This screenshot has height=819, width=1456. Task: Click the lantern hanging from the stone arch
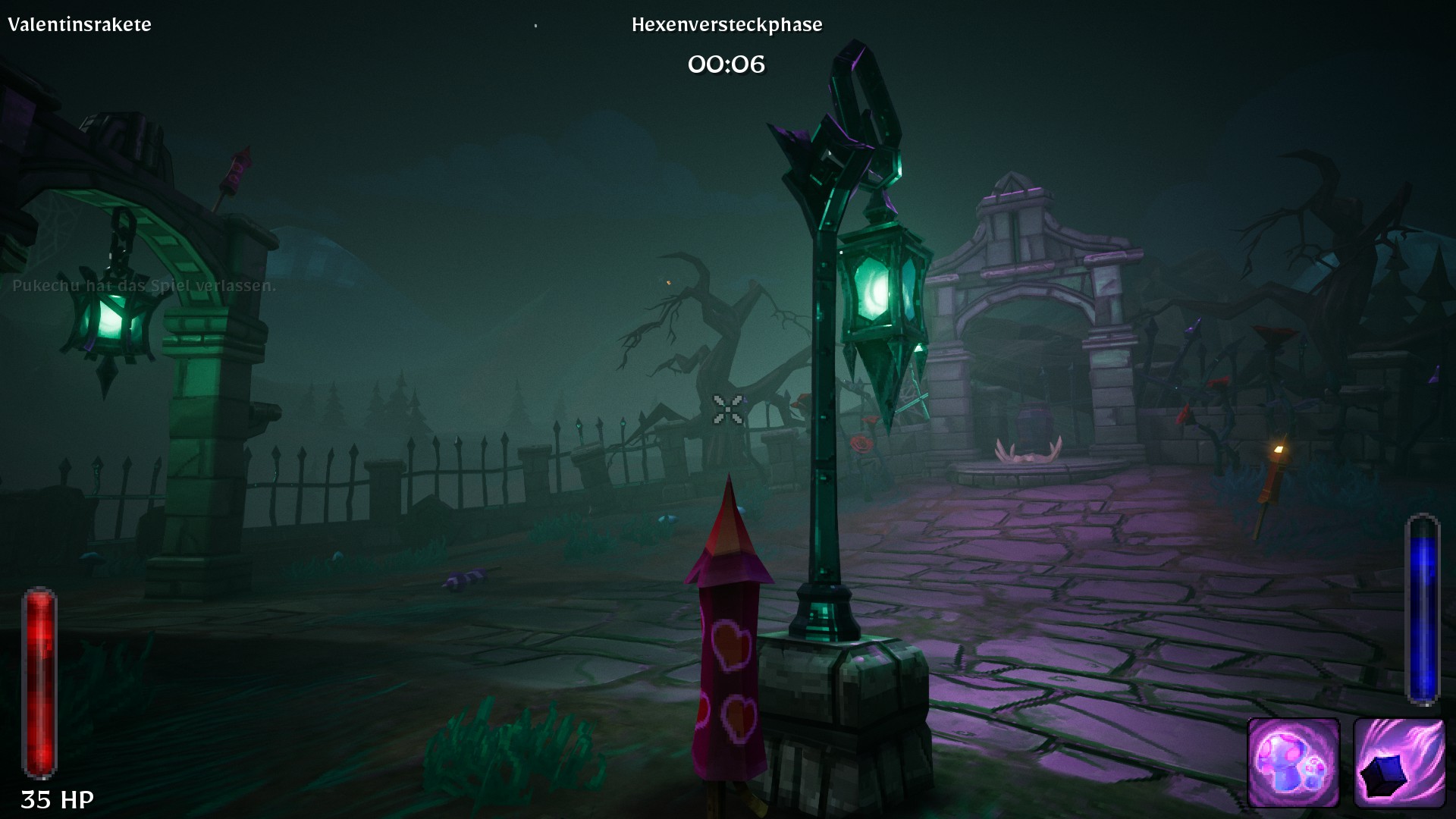[112, 315]
